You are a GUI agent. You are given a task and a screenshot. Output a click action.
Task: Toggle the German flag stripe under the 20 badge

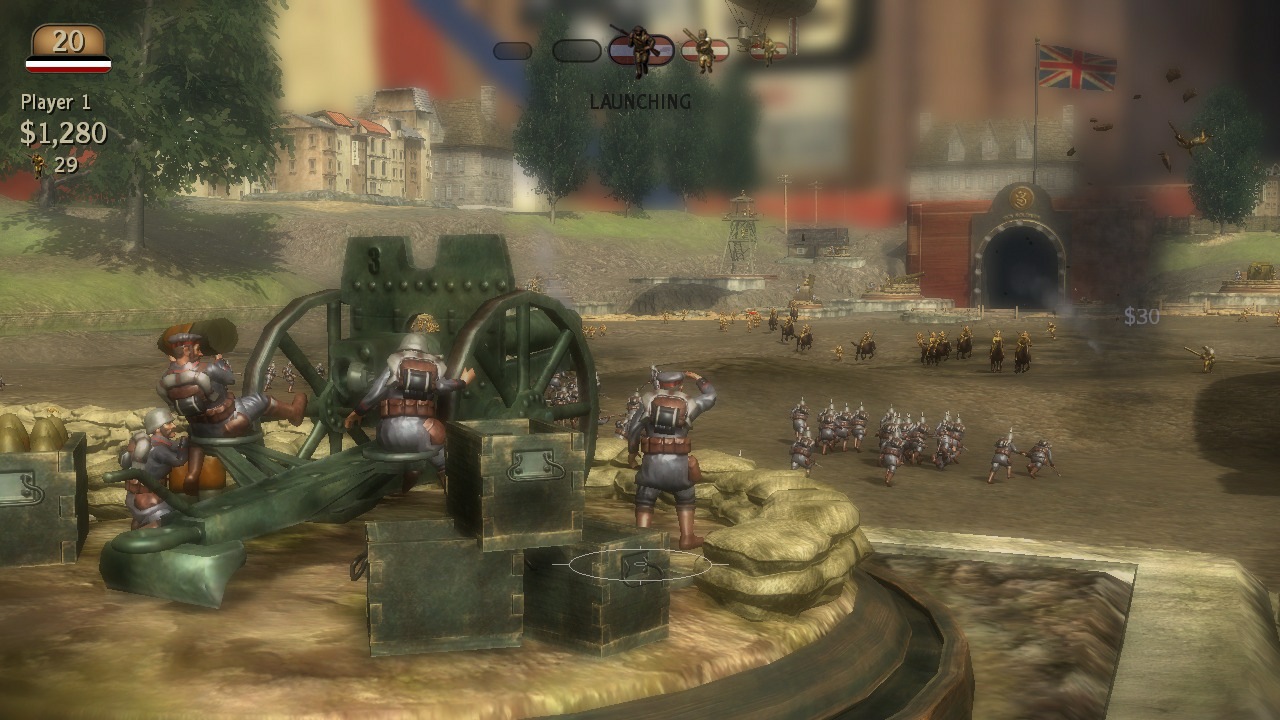pyautogui.click(x=68, y=62)
